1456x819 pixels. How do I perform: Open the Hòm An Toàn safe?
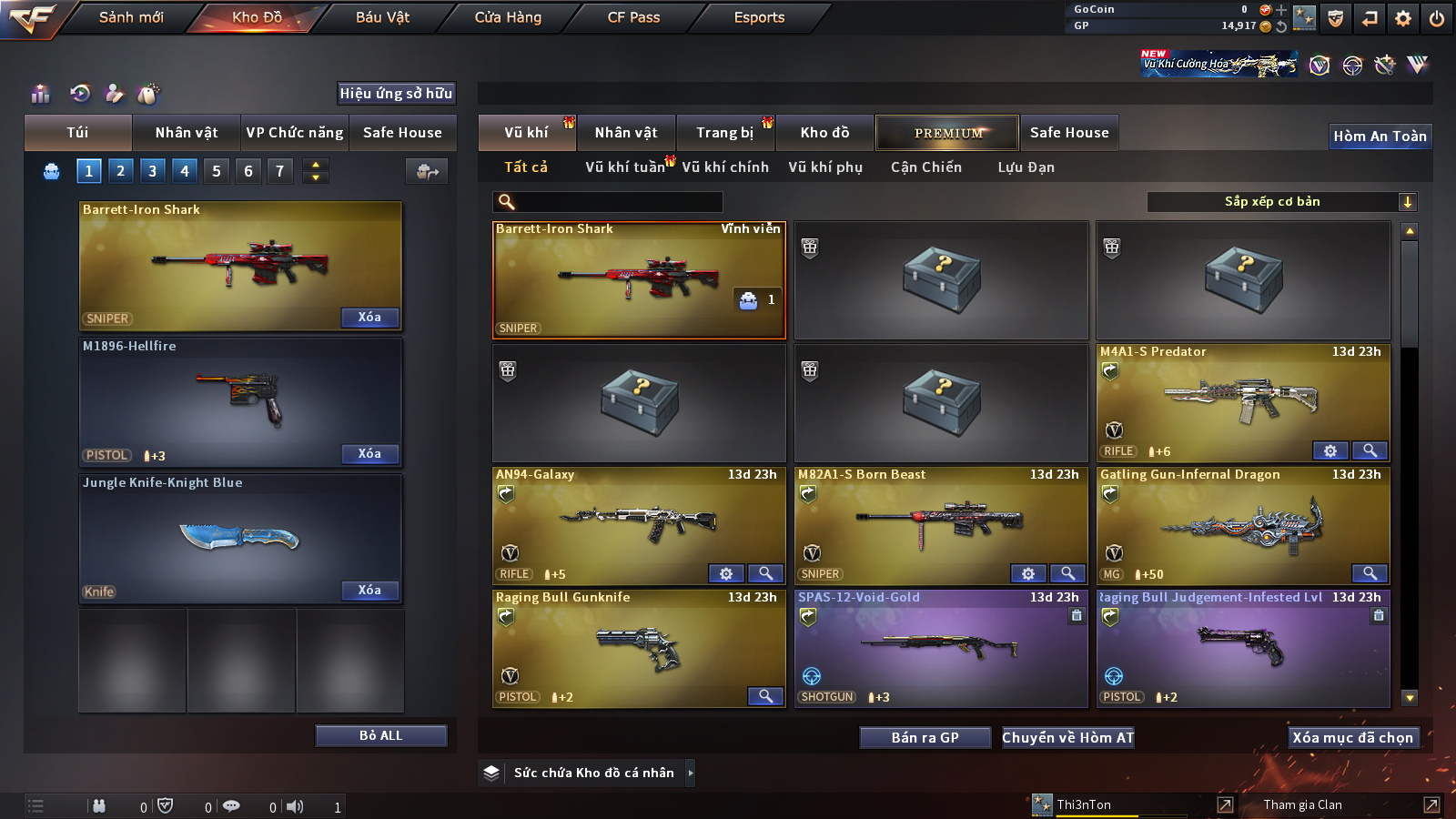tap(1380, 136)
